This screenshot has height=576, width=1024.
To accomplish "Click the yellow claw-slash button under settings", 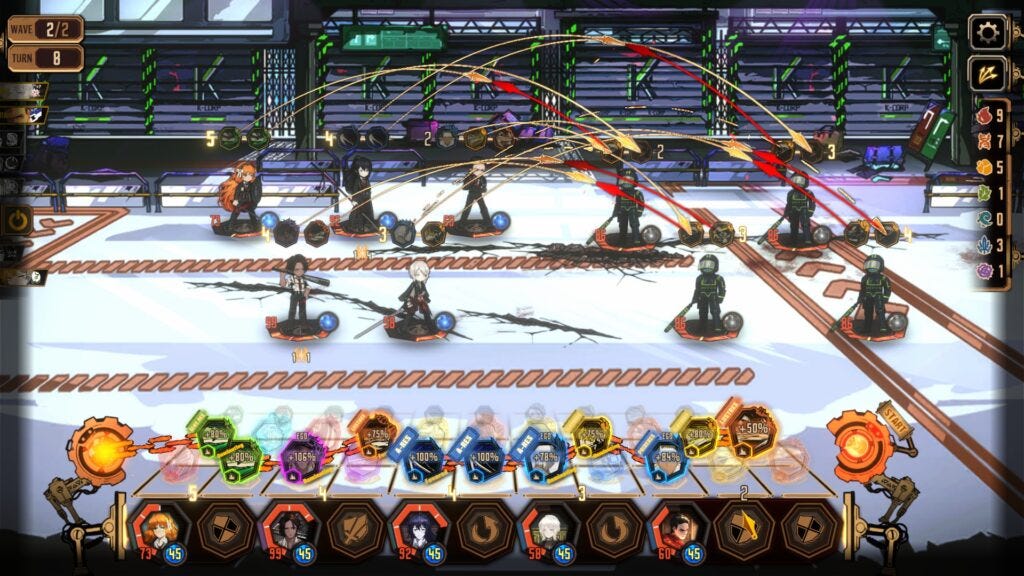I will tap(988, 74).
